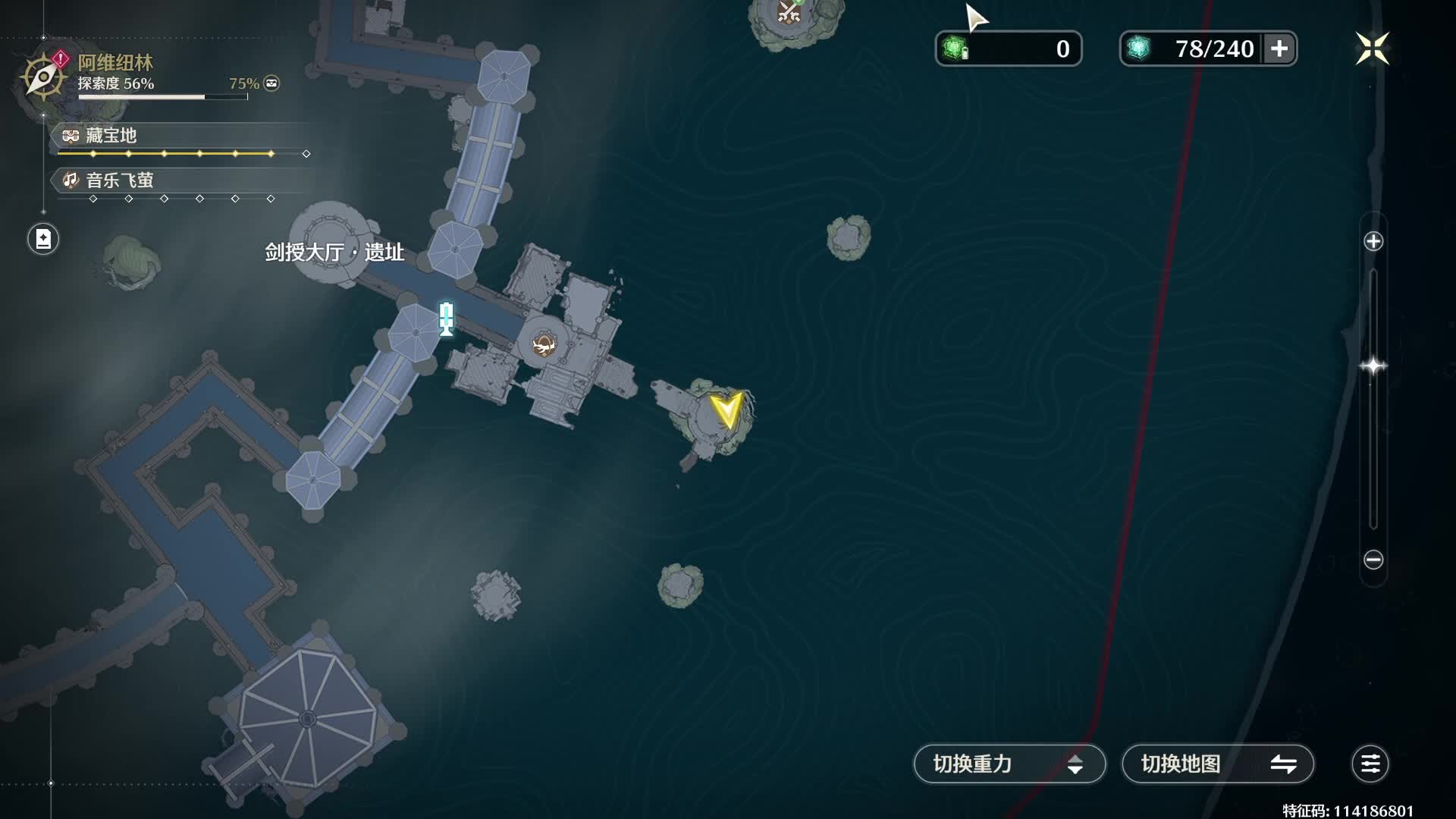Click the round boss marker on the ruins
Screen dimensions: 1456x819
tap(543, 346)
